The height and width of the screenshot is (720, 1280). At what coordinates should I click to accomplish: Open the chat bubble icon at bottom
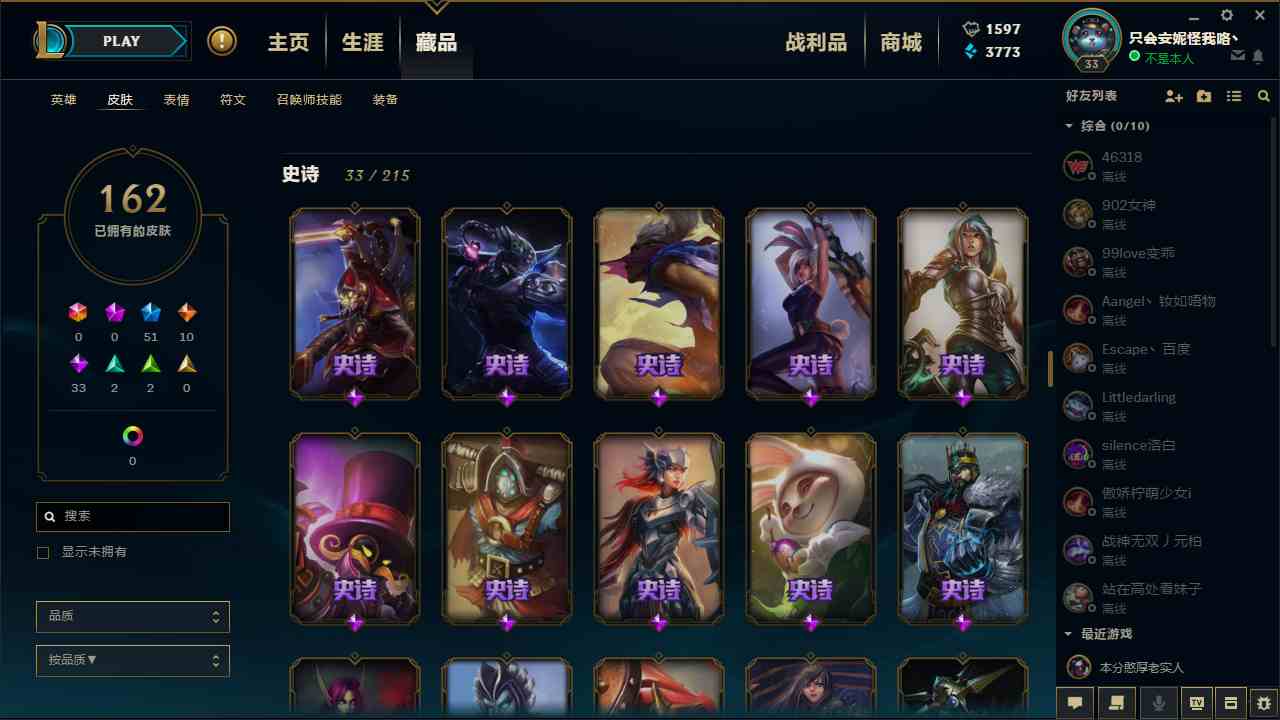click(1075, 703)
